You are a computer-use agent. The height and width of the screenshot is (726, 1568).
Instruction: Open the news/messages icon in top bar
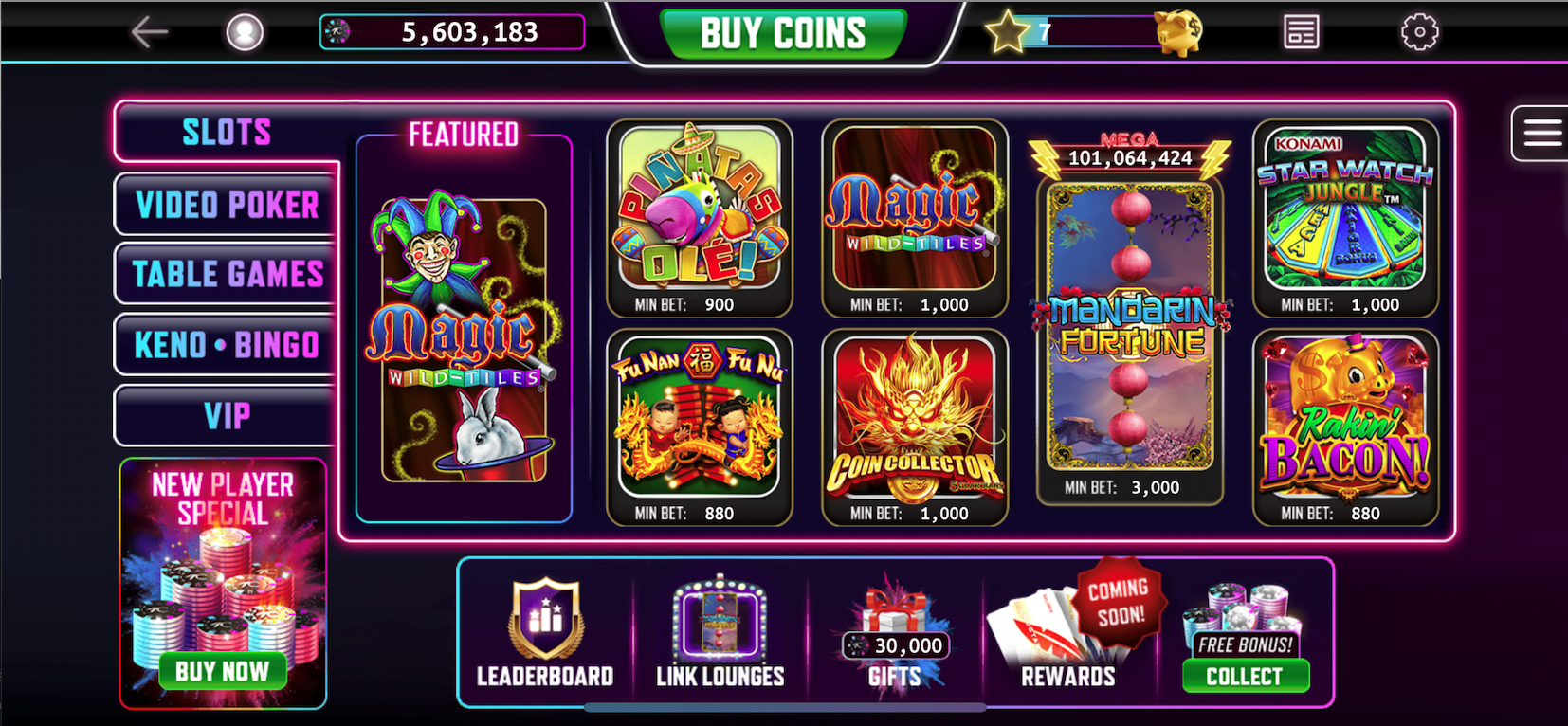(1299, 30)
